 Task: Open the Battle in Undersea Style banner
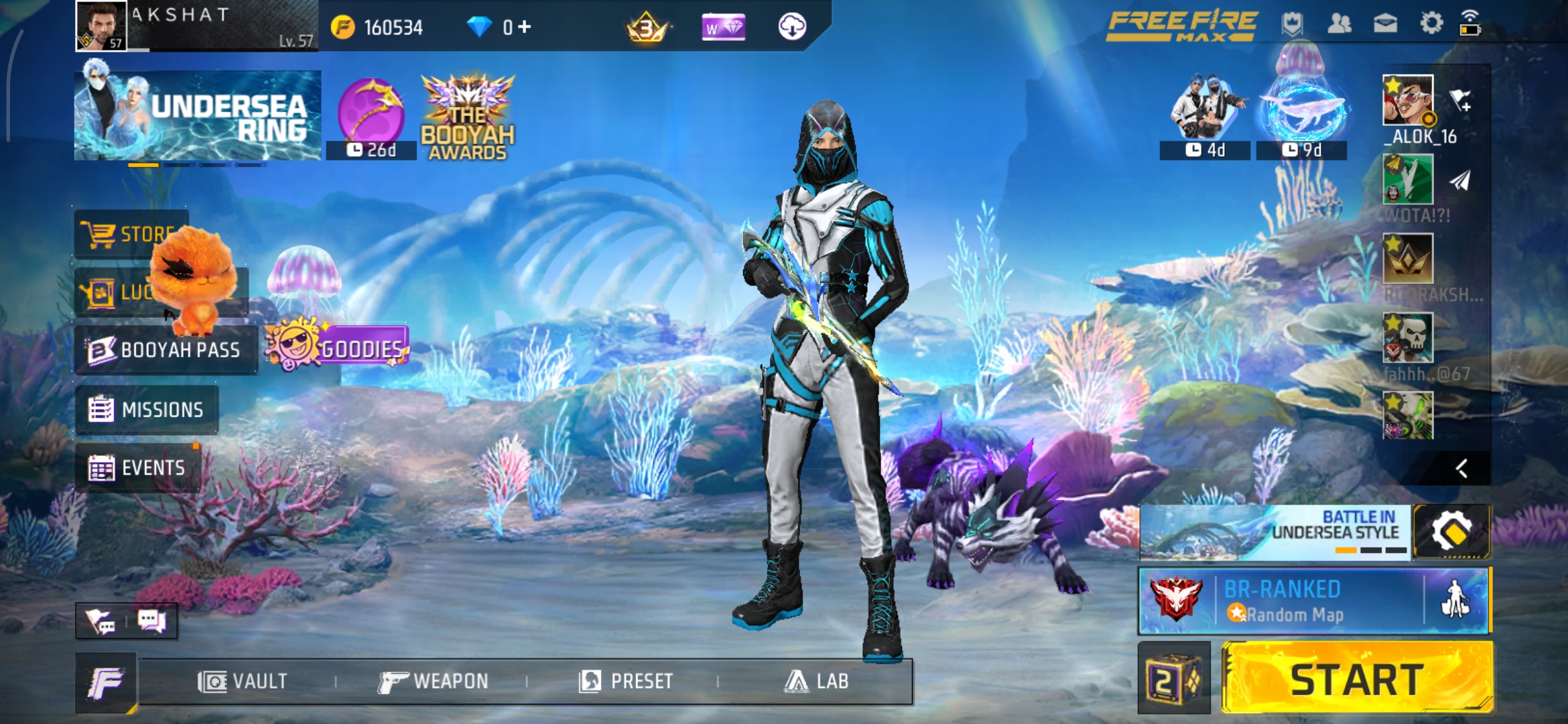click(x=1275, y=533)
